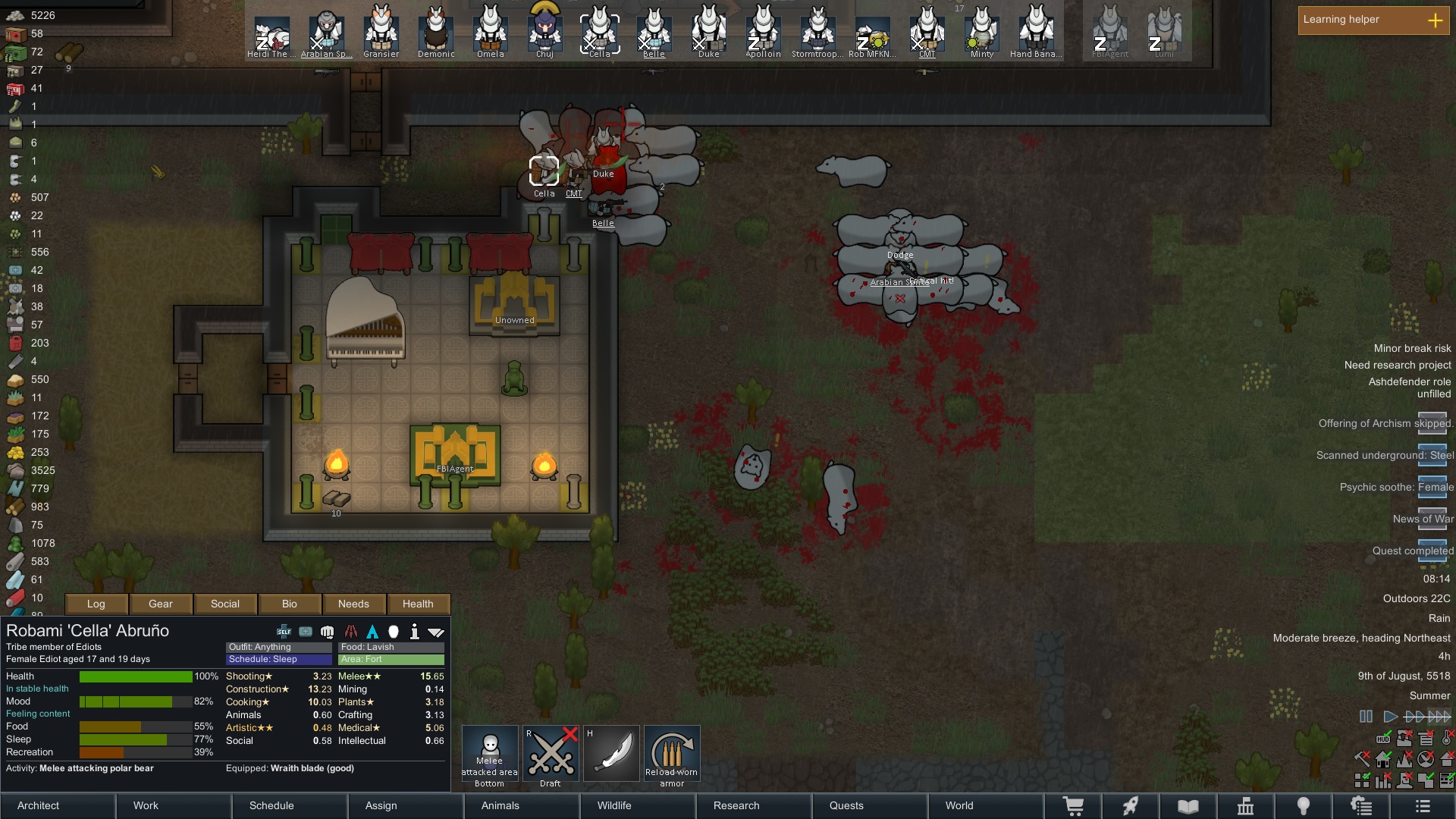Open the World view
The image size is (1456, 819).
pyautogui.click(x=986, y=805)
